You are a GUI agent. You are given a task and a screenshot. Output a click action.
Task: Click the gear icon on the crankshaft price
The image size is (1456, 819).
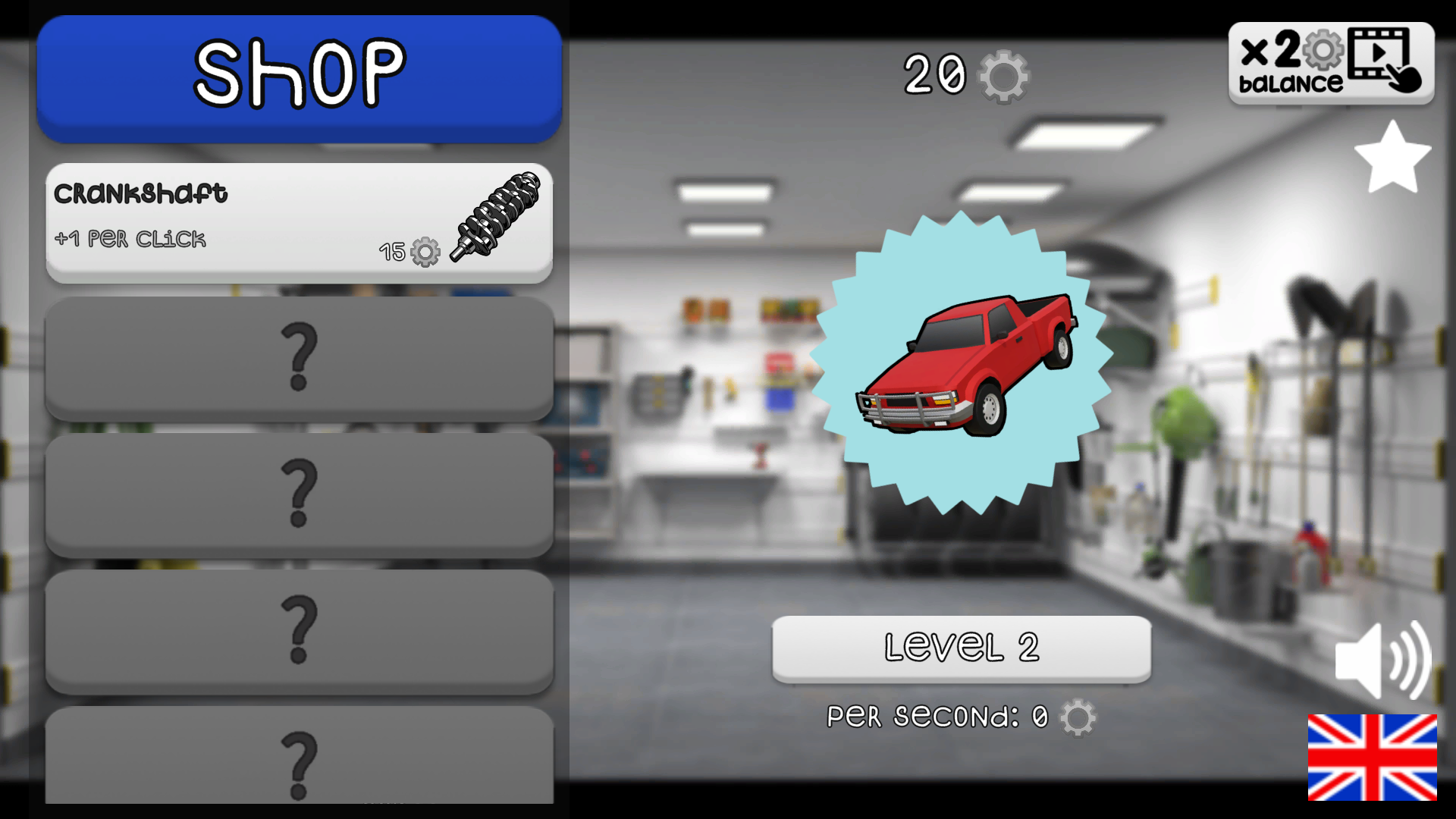pyautogui.click(x=425, y=253)
